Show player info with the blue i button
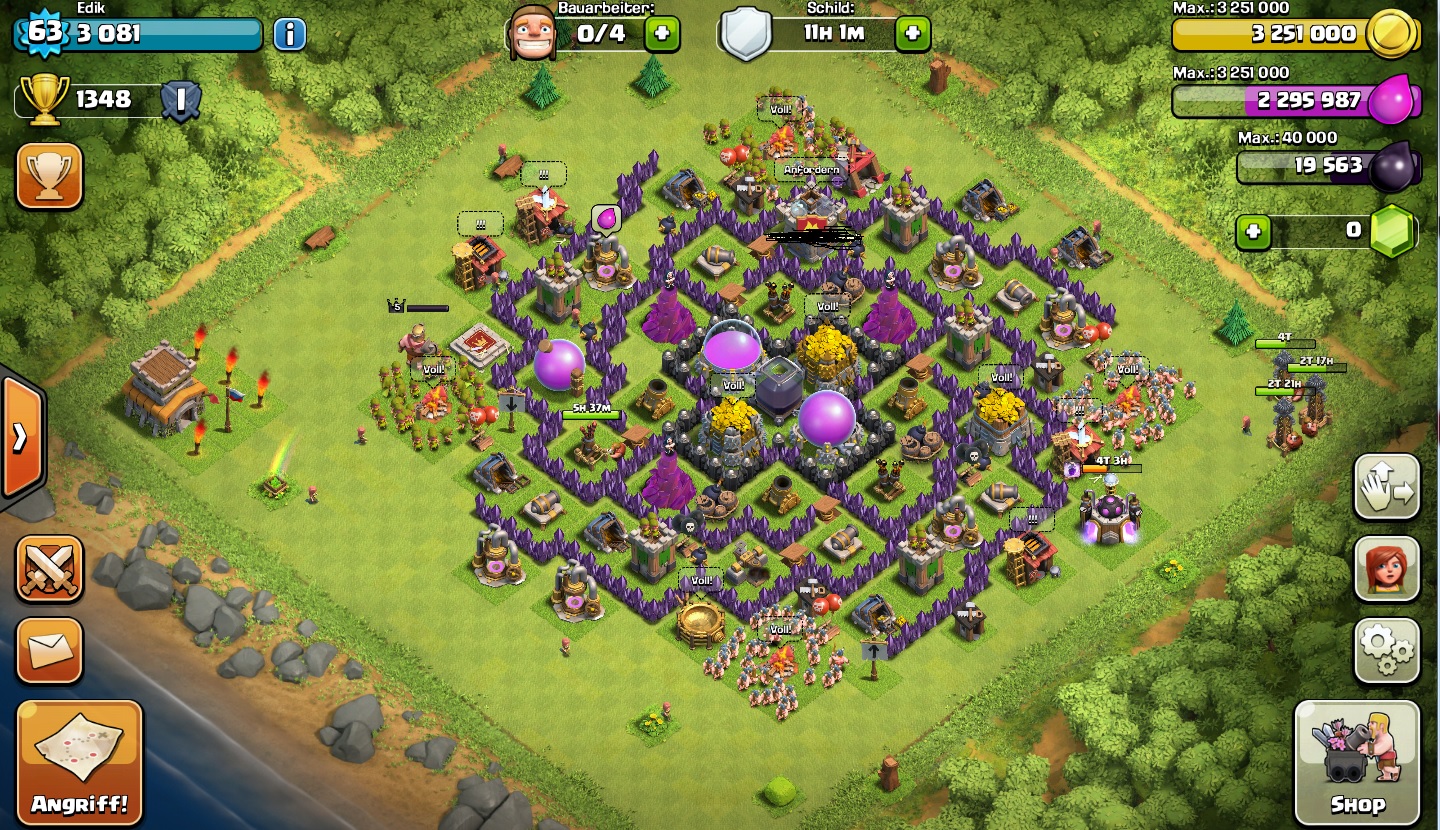This screenshot has width=1440, height=830. click(289, 35)
